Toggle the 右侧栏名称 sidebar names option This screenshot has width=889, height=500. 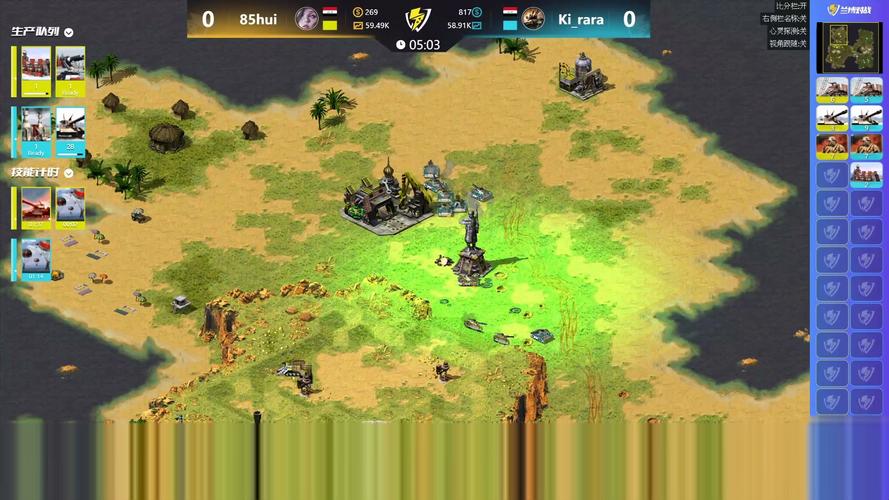click(x=786, y=18)
